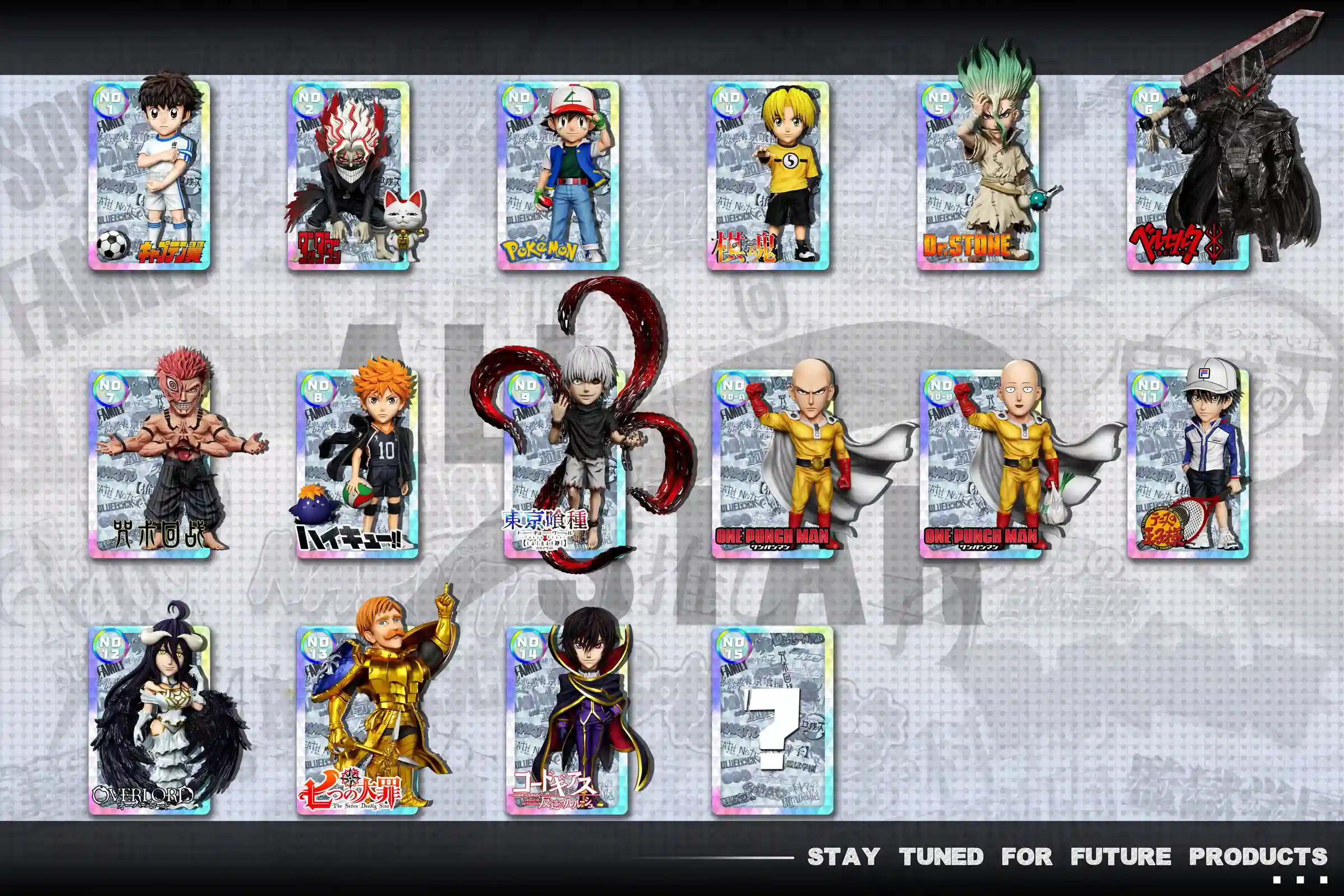Pick the No. 8 volleyball player card
Viewport: 1344px width, 896px height.
click(357, 463)
